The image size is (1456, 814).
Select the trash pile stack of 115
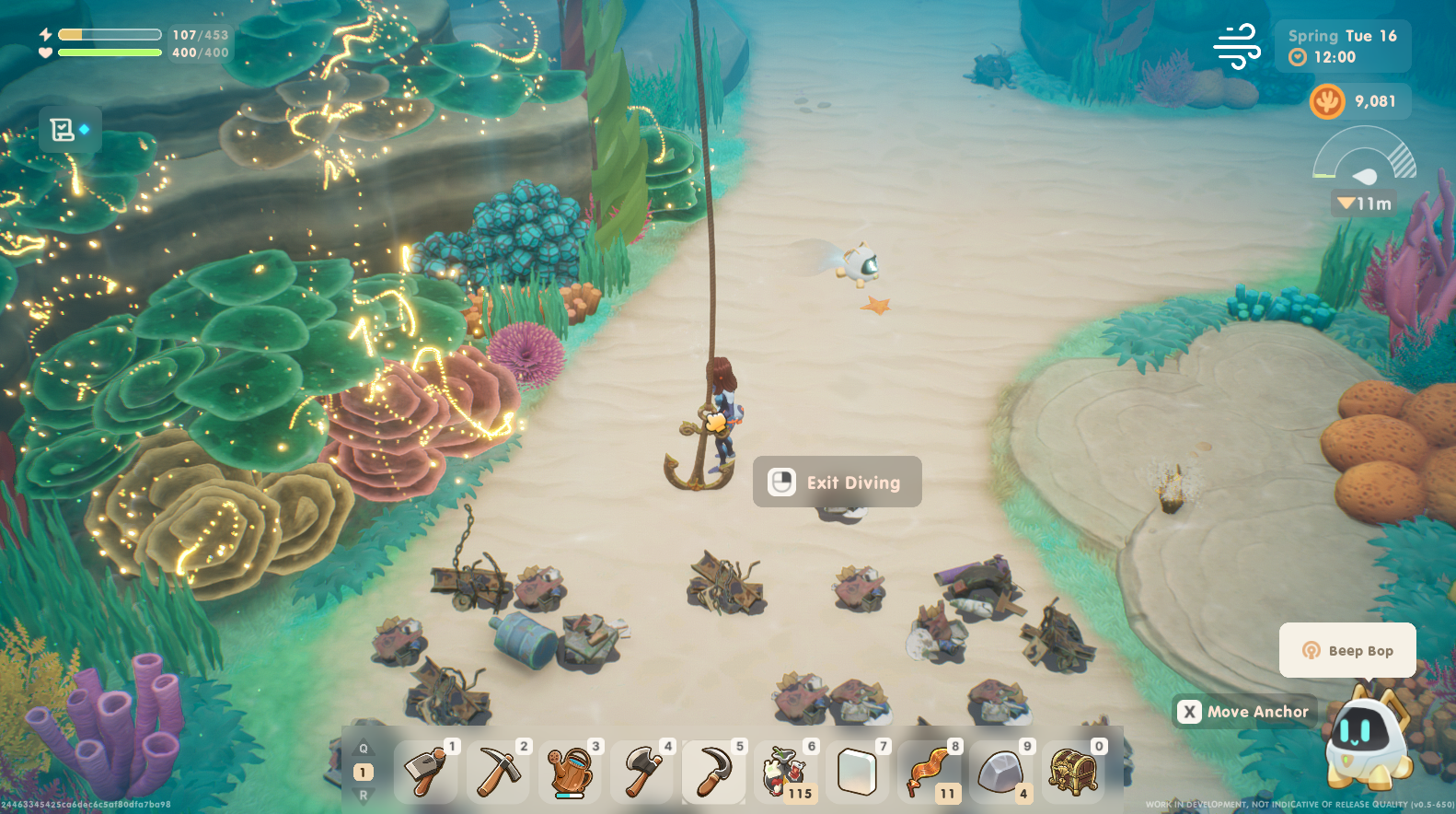(x=786, y=772)
